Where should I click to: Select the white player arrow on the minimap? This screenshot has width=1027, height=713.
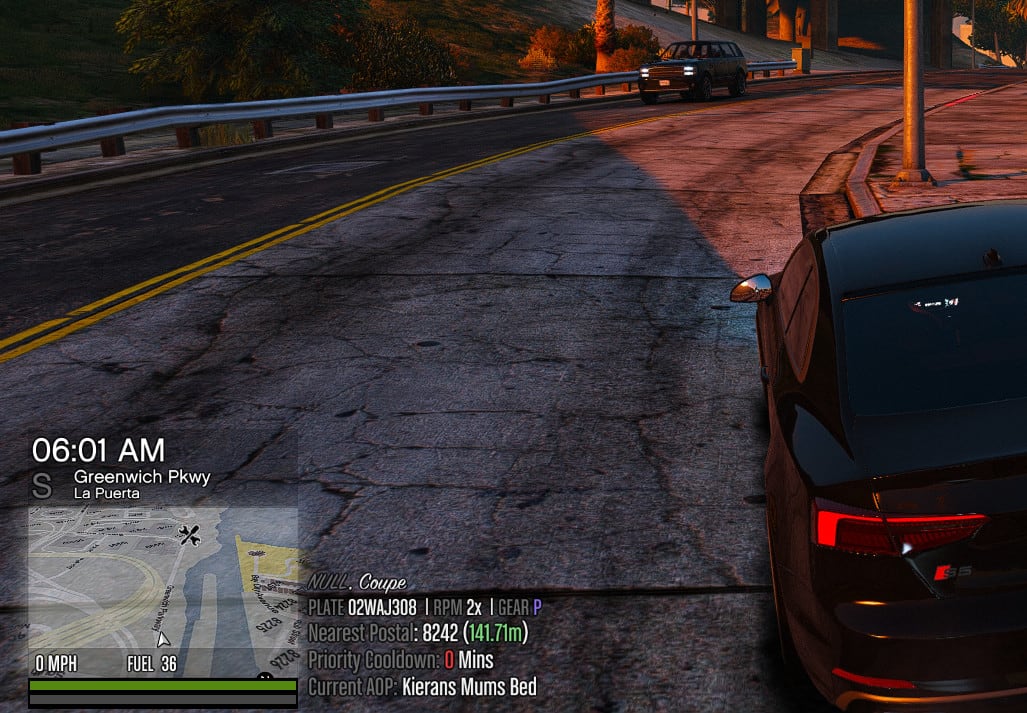coord(163,637)
